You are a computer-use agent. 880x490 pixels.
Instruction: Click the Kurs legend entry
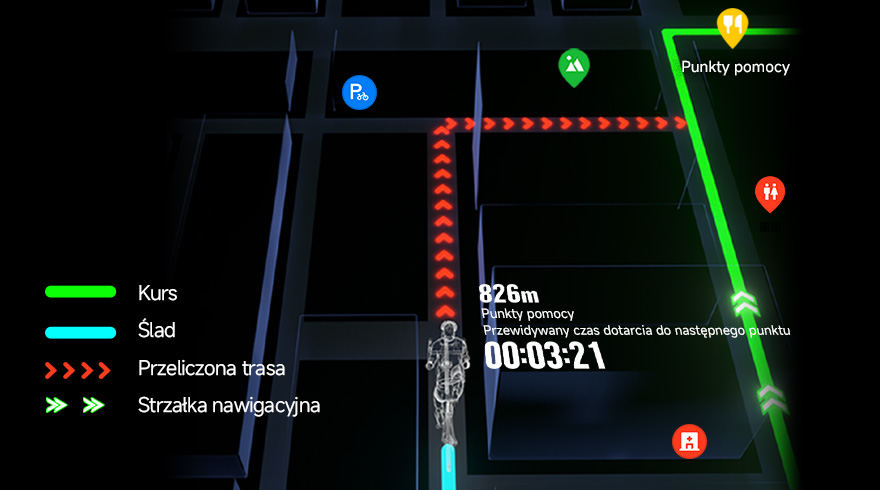[157, 293]
